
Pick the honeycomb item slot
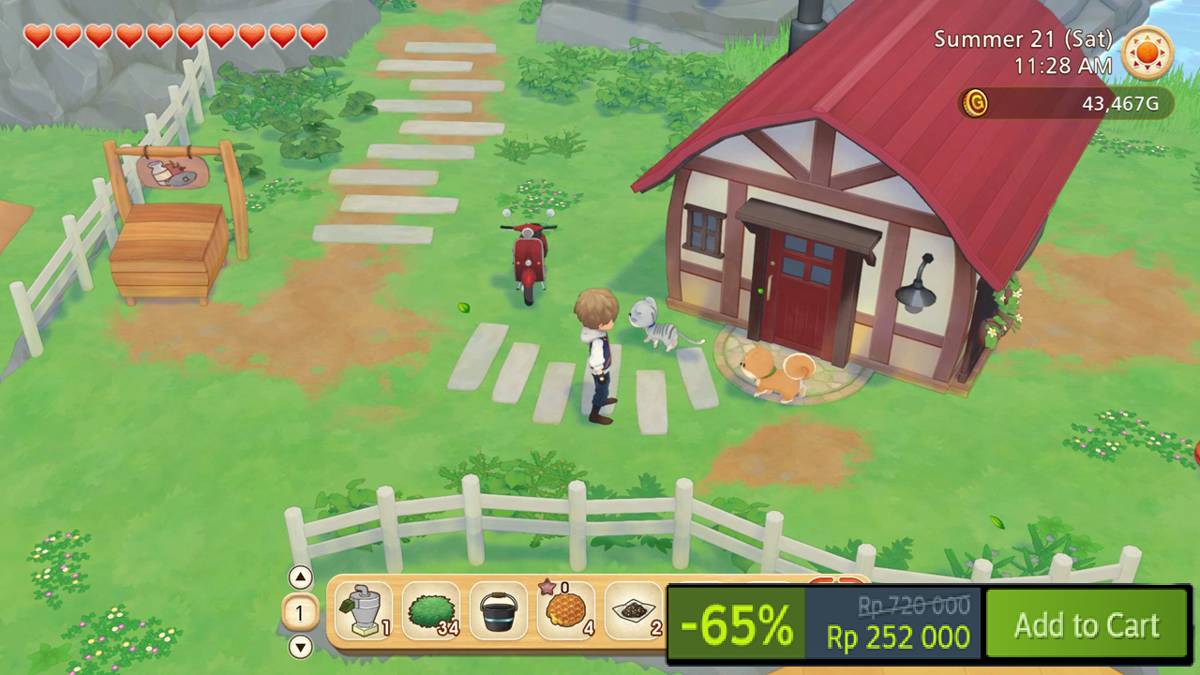(x=565, y=611)
